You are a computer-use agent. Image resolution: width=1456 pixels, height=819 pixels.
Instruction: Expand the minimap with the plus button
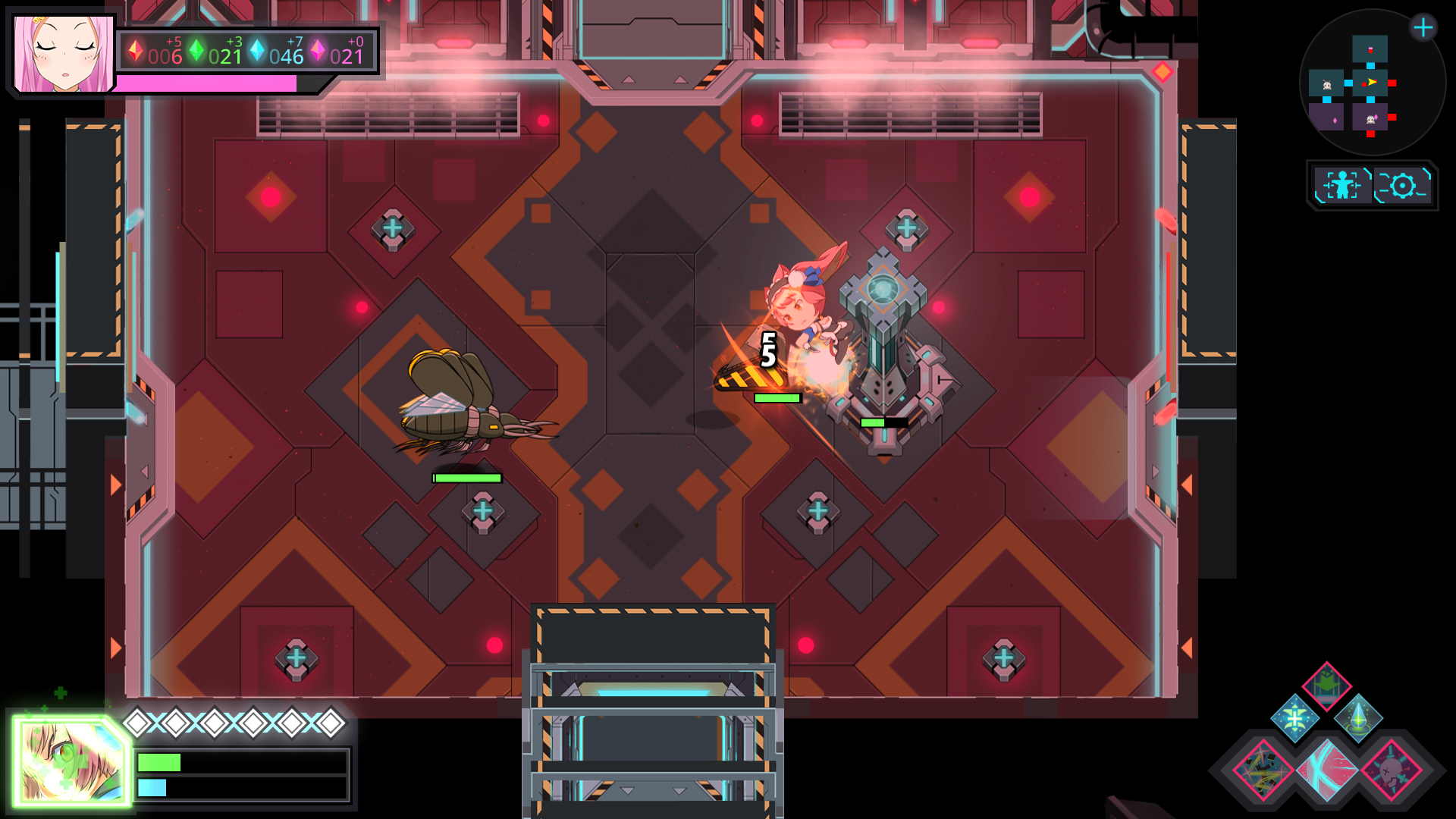click(1423, 27)
